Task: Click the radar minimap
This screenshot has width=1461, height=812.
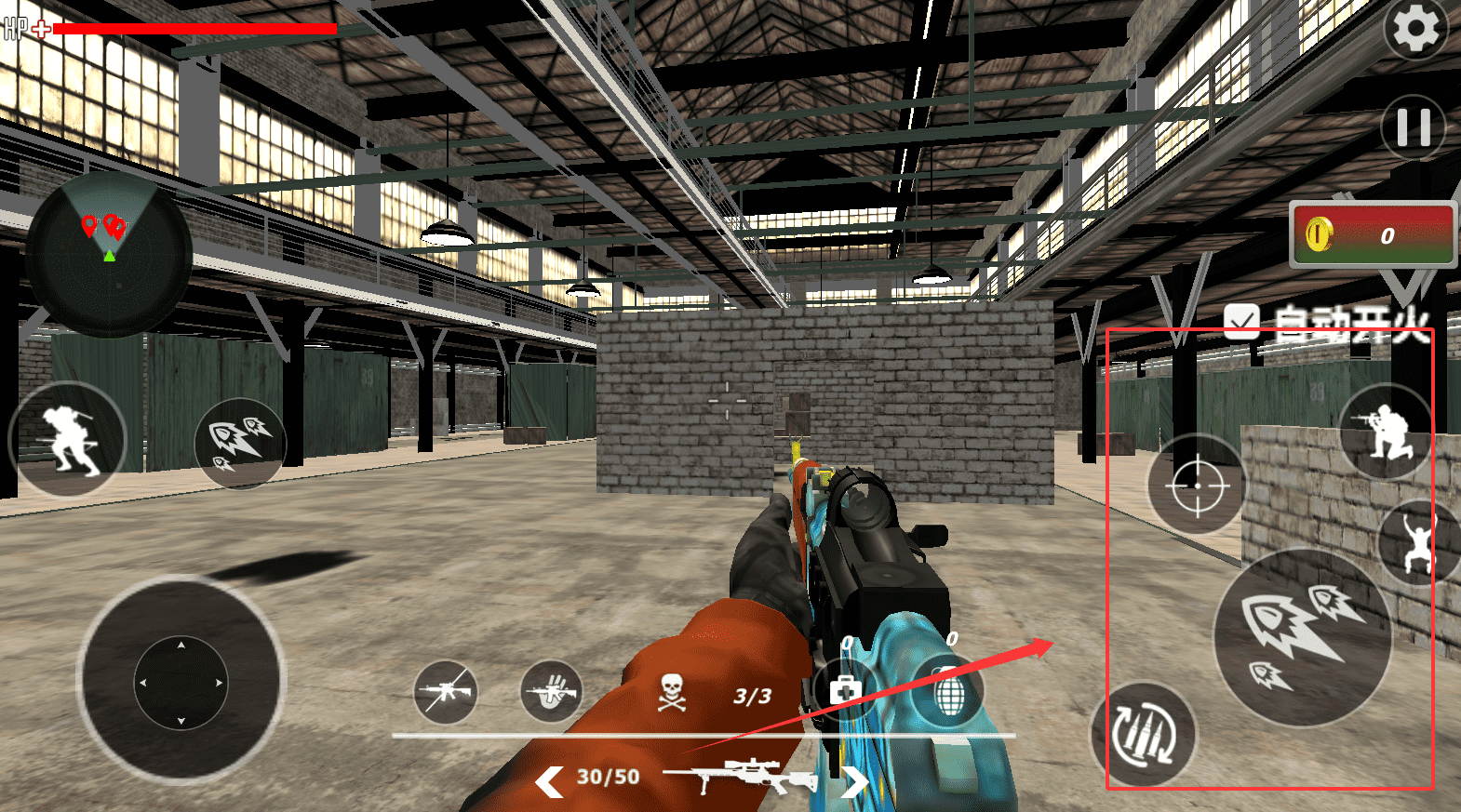Action: 109,255
